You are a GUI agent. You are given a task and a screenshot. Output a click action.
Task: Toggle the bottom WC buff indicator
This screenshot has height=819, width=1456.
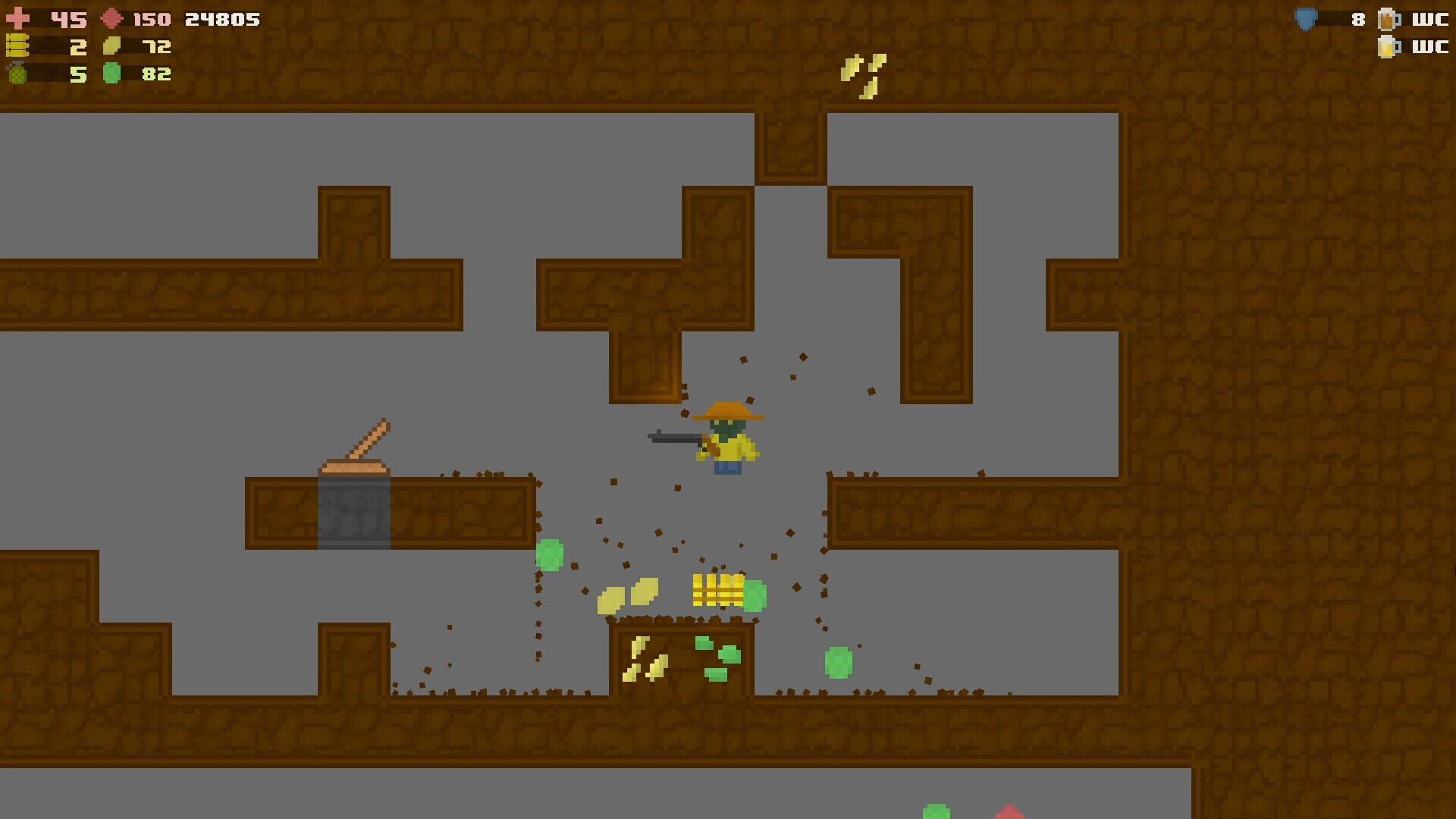point(1429,47)
